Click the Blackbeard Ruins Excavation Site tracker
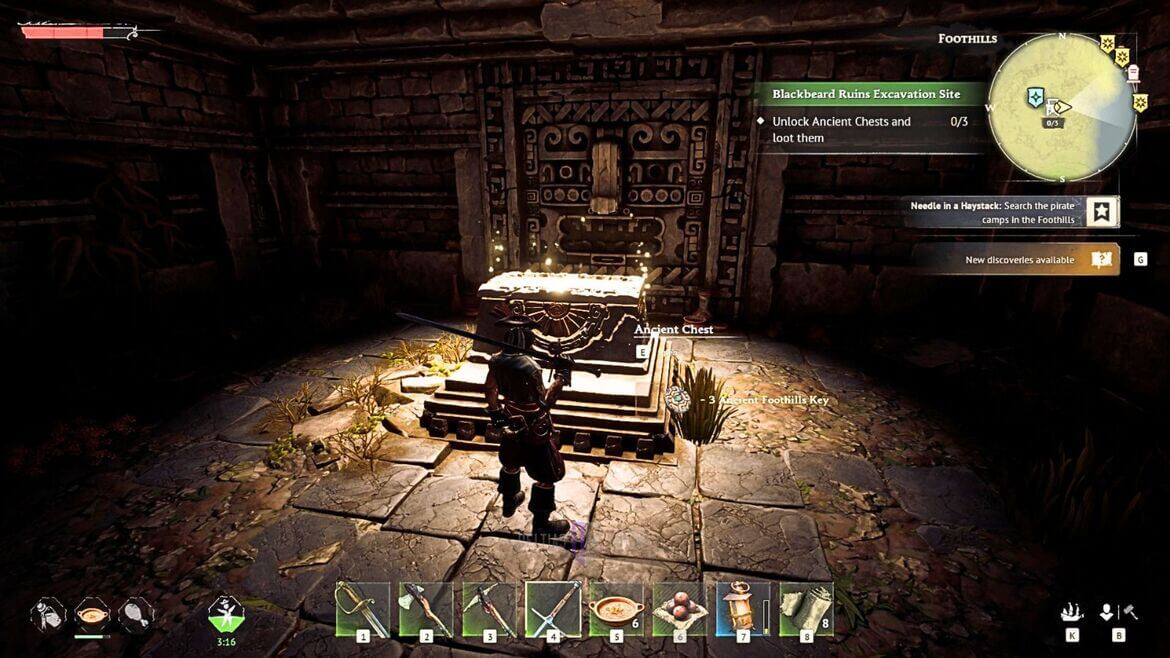 (x=866, y=94)
